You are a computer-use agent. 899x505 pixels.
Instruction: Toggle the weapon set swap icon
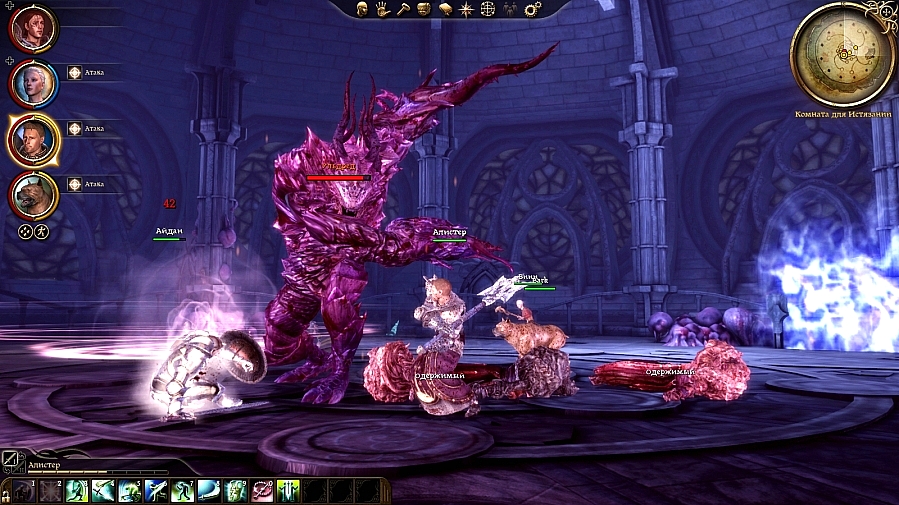[x=13, y=462]
